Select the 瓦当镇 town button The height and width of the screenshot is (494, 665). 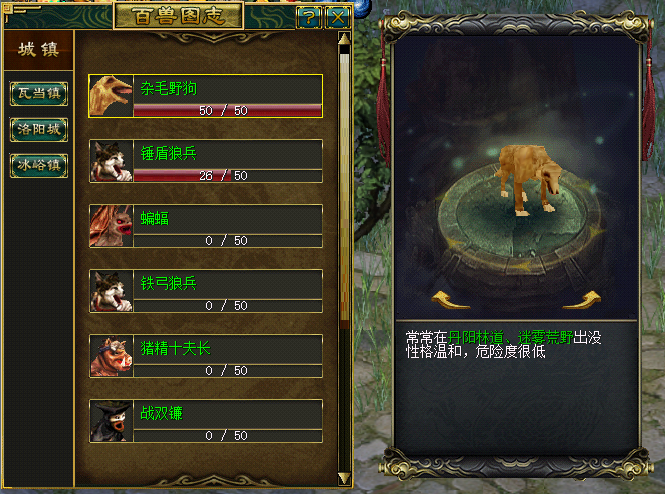tap(39, 93)
